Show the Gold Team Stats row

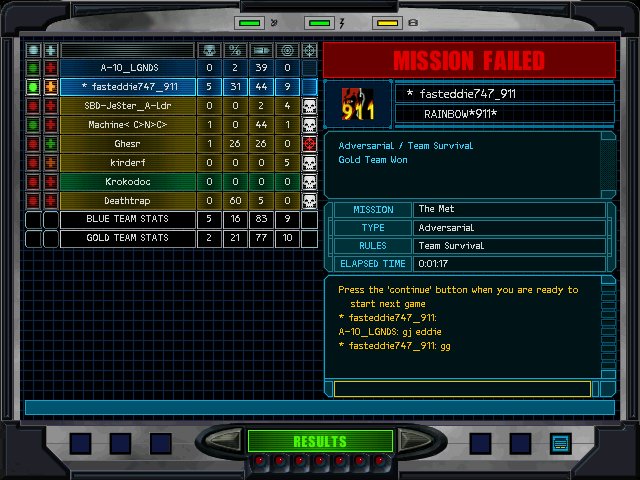point(127,239)
